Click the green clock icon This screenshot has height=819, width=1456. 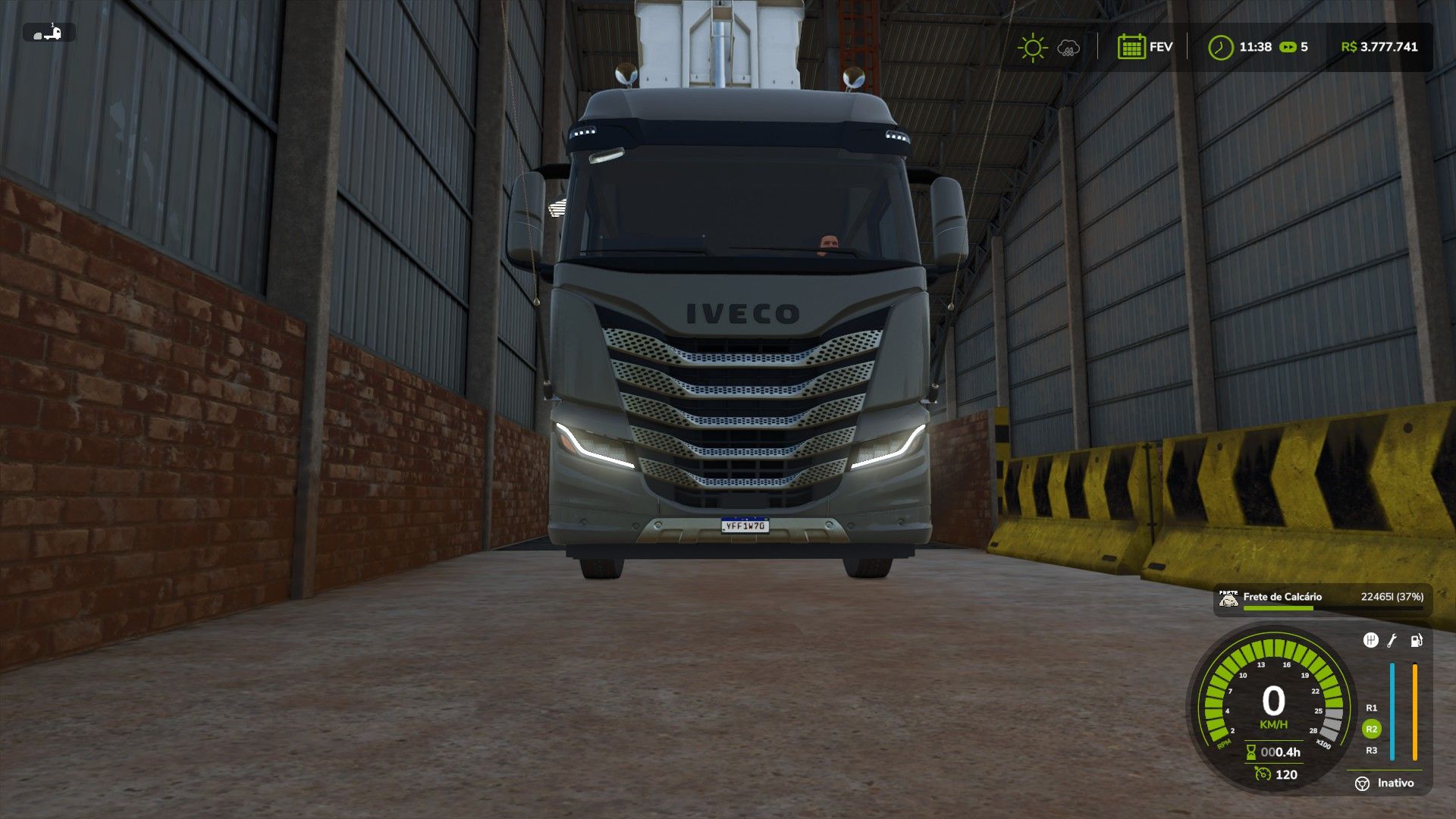tap(1222, 47)
